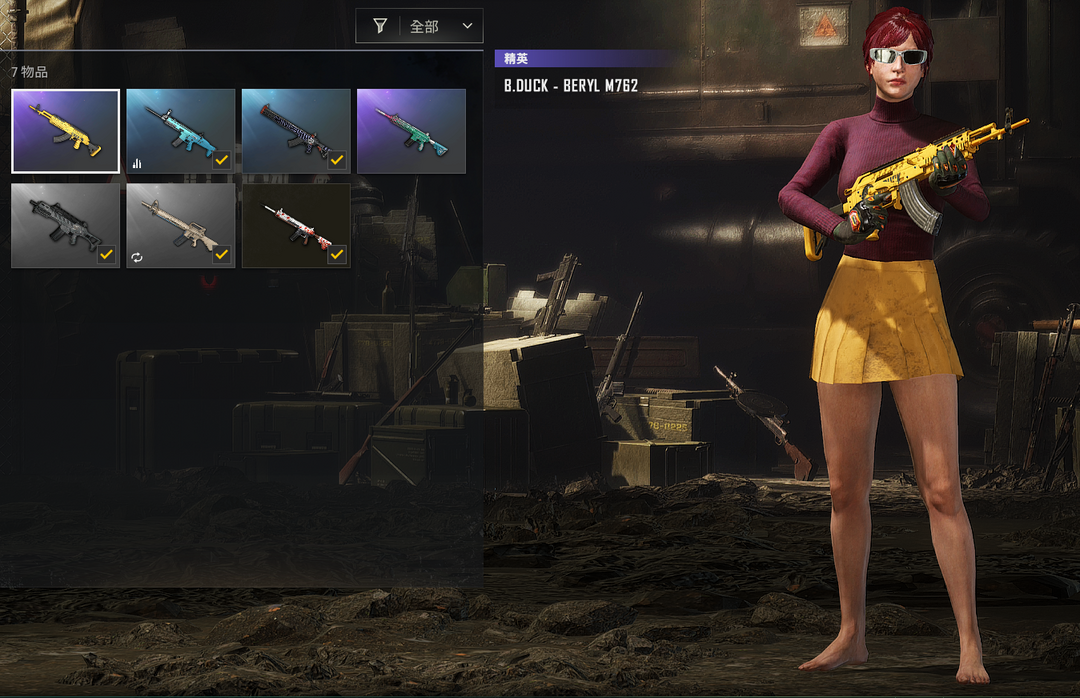Choose the grey camo G36C rifle skin
Viewport: 1080px width, 698px height.
coord(66,225)
